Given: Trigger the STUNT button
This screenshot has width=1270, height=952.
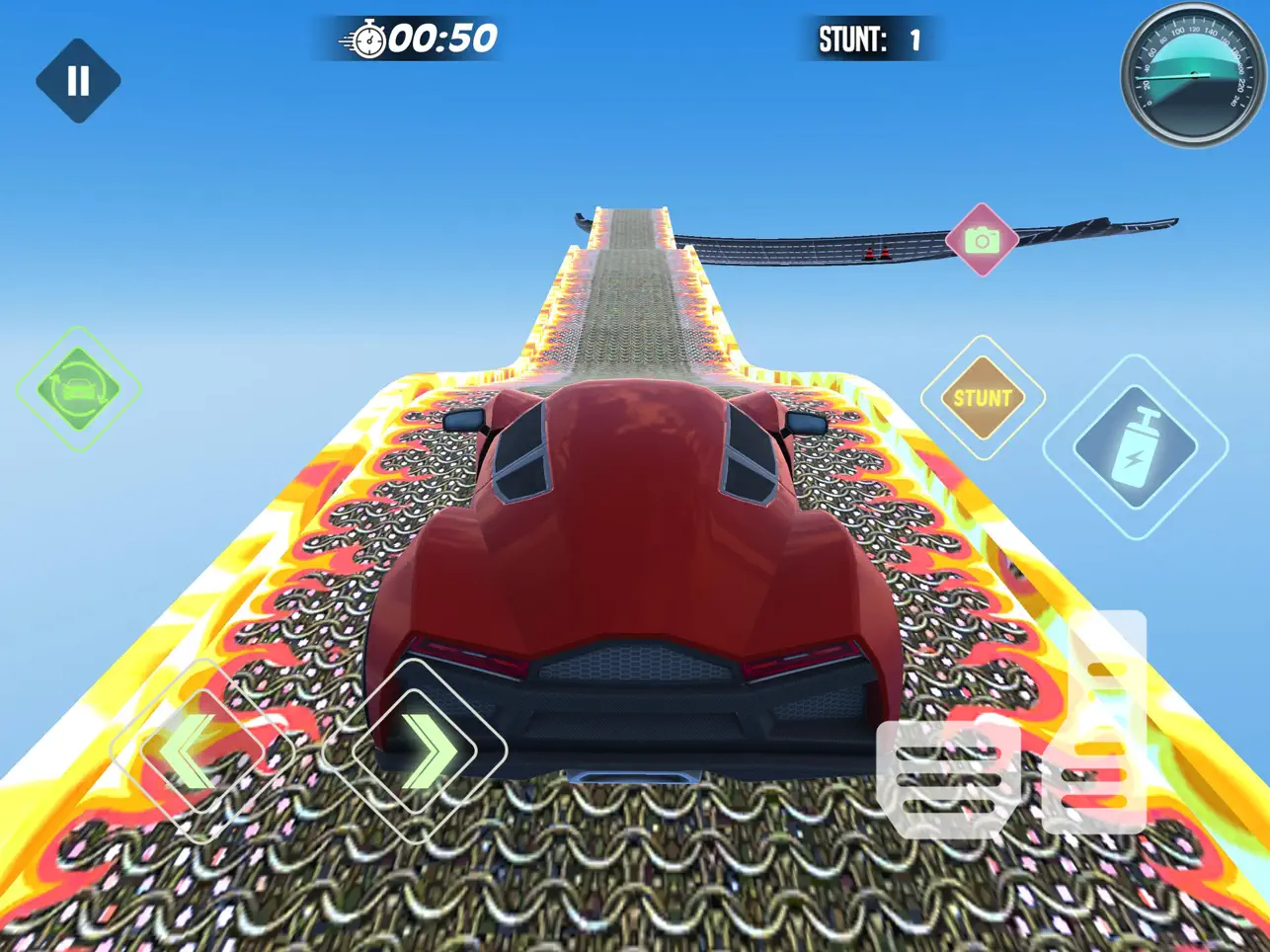Looking at the screenshot, I should click(981, 399).
